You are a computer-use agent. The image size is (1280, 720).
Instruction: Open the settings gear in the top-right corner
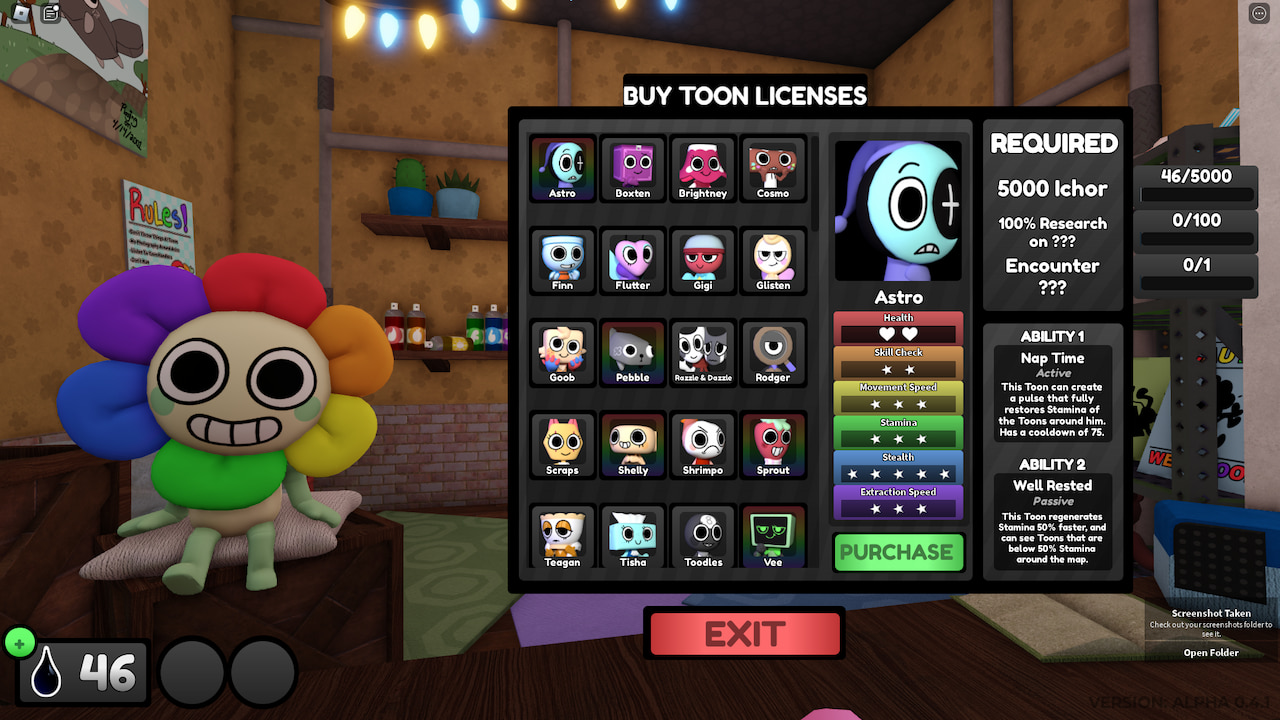point(1258,13)
